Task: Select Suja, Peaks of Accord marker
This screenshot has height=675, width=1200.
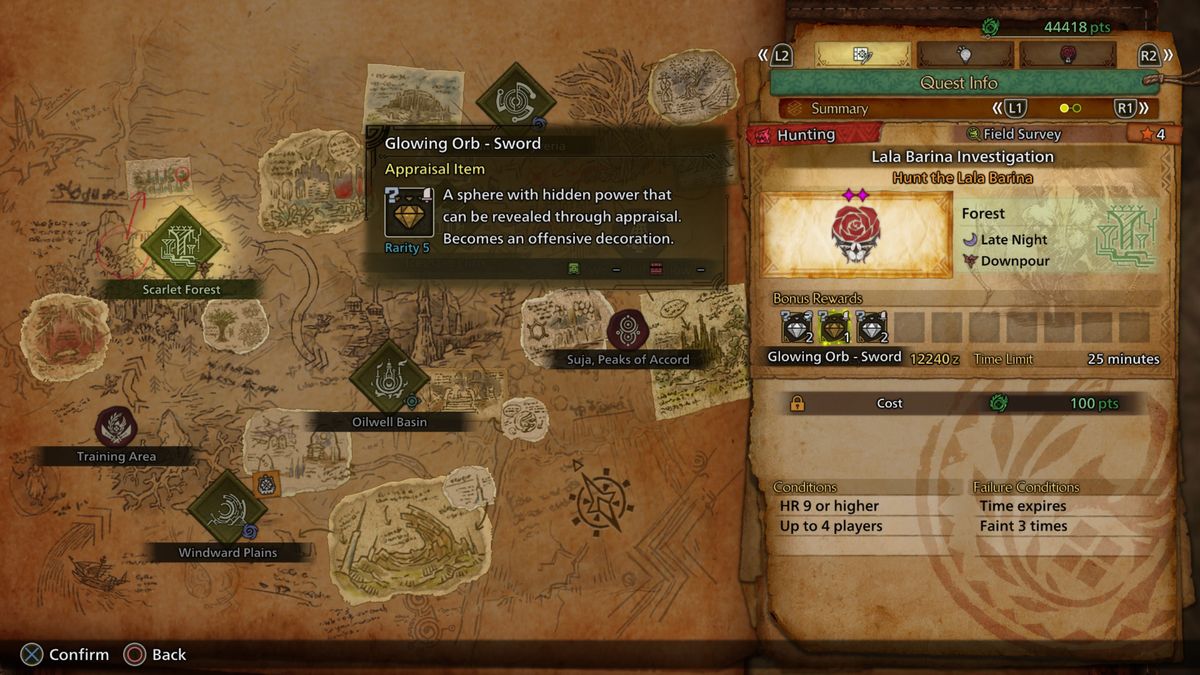Action: [628, 330]
